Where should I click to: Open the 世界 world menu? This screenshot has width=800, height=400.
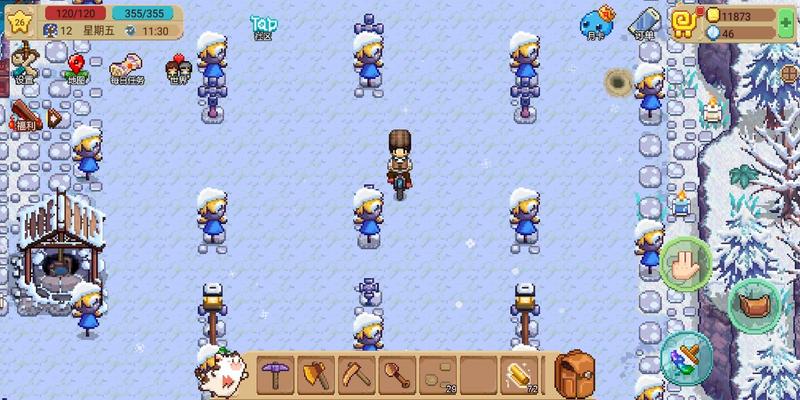[178, 70]
